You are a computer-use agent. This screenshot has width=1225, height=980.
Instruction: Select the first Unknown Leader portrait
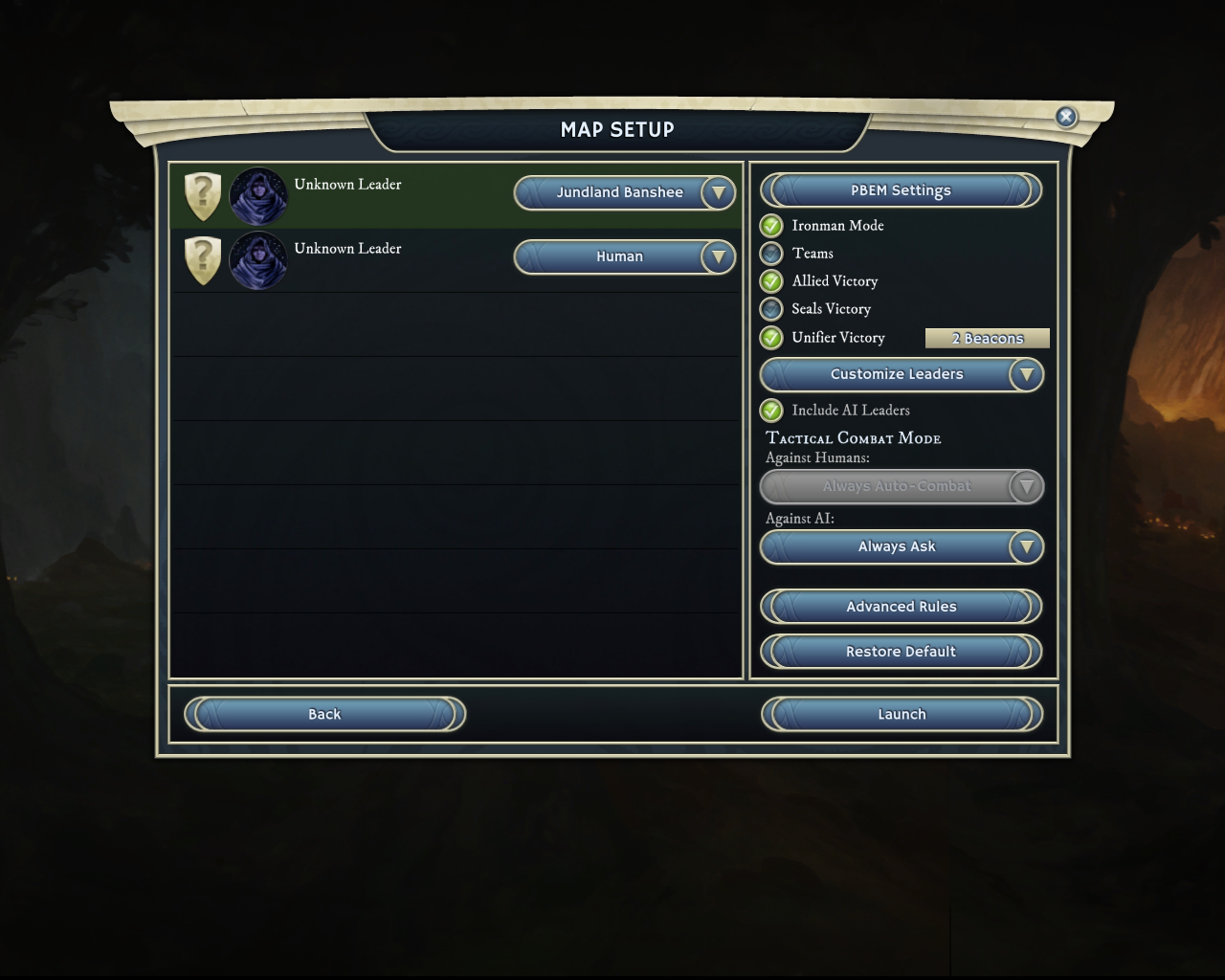coord(258,196)
